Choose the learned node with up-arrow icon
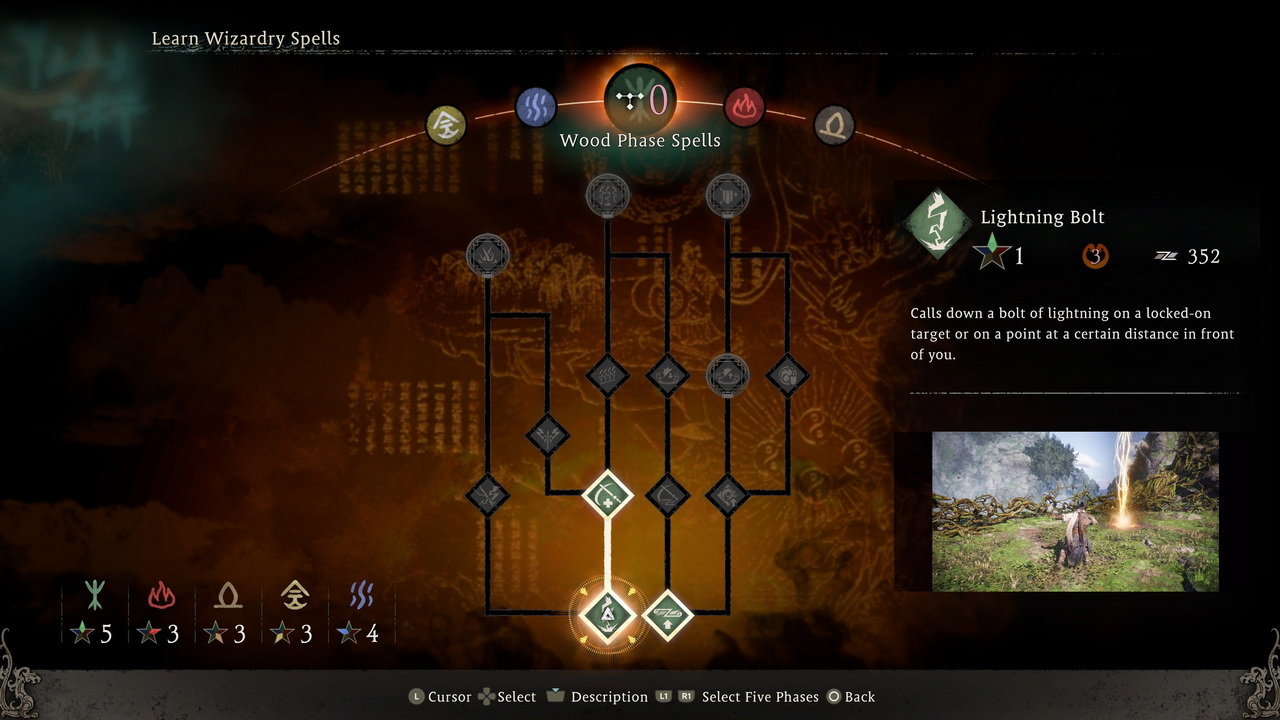Image resolution: width=1280 pixels, height=720 pixels. pos(667,613)
